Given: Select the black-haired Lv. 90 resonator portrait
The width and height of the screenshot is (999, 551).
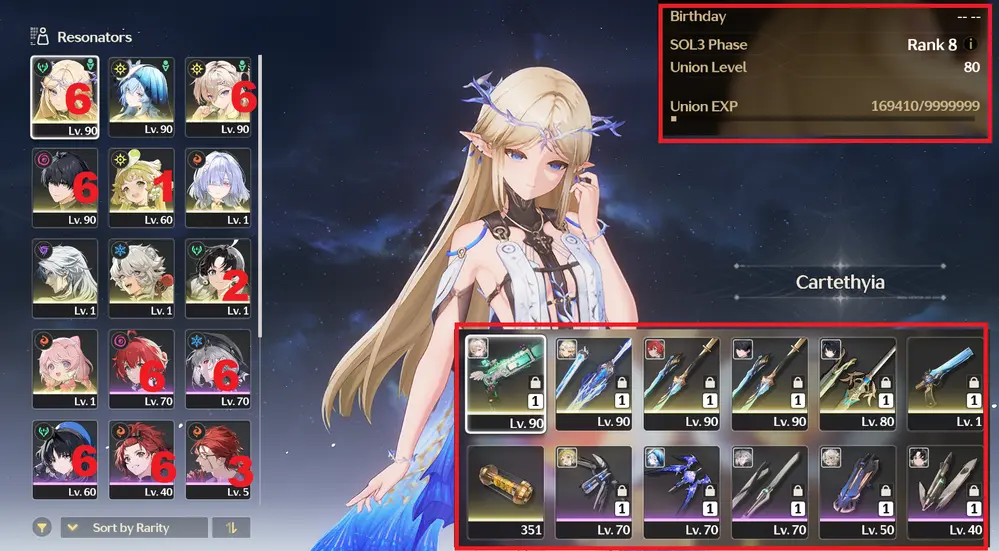Looking at the screenshot, I should (x=64, y=187).
